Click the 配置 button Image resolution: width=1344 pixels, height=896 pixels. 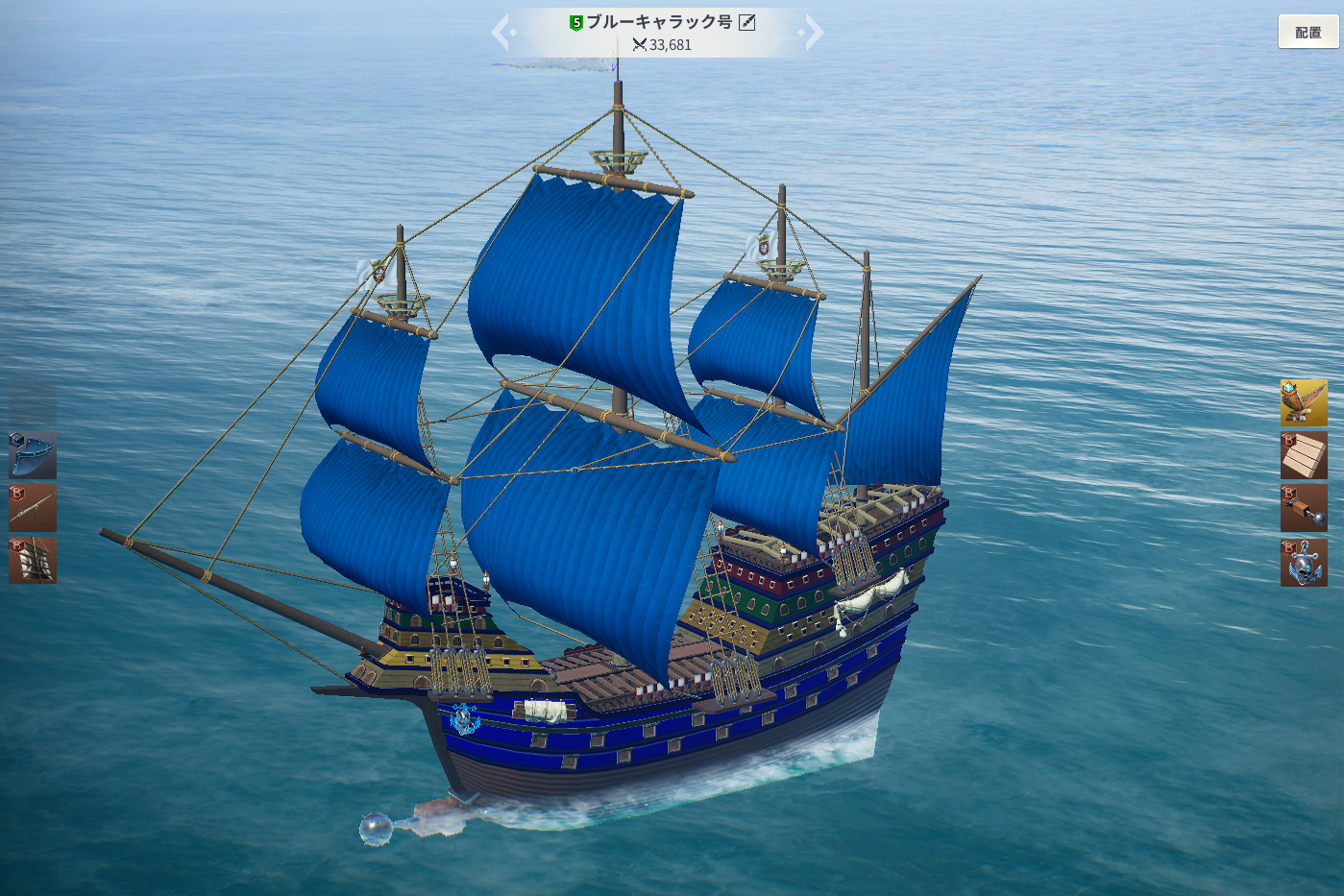(x=1307, y=32)
